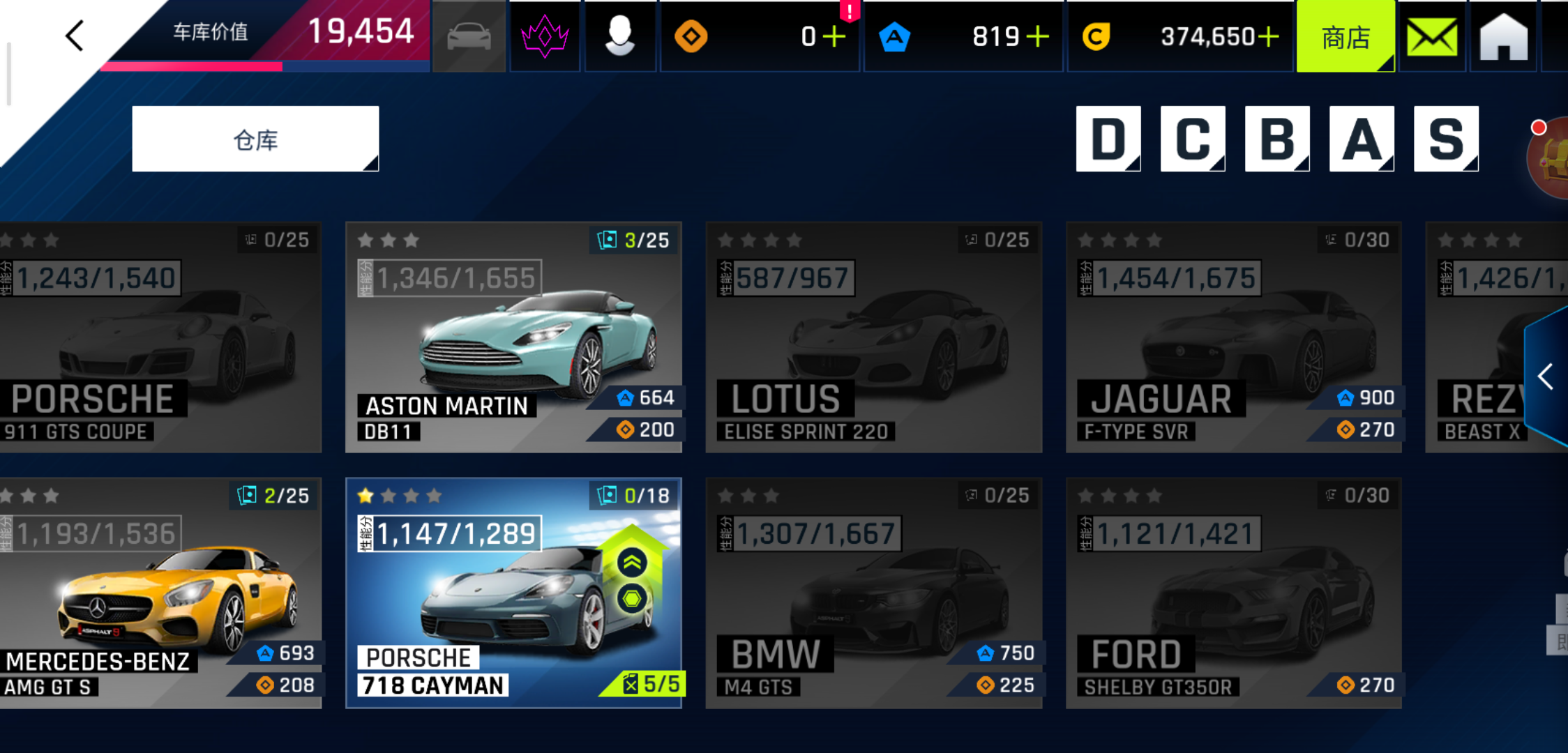
Task: Select the Lotus Elise Sprint 220 card
Action: [x=873, y=337]
